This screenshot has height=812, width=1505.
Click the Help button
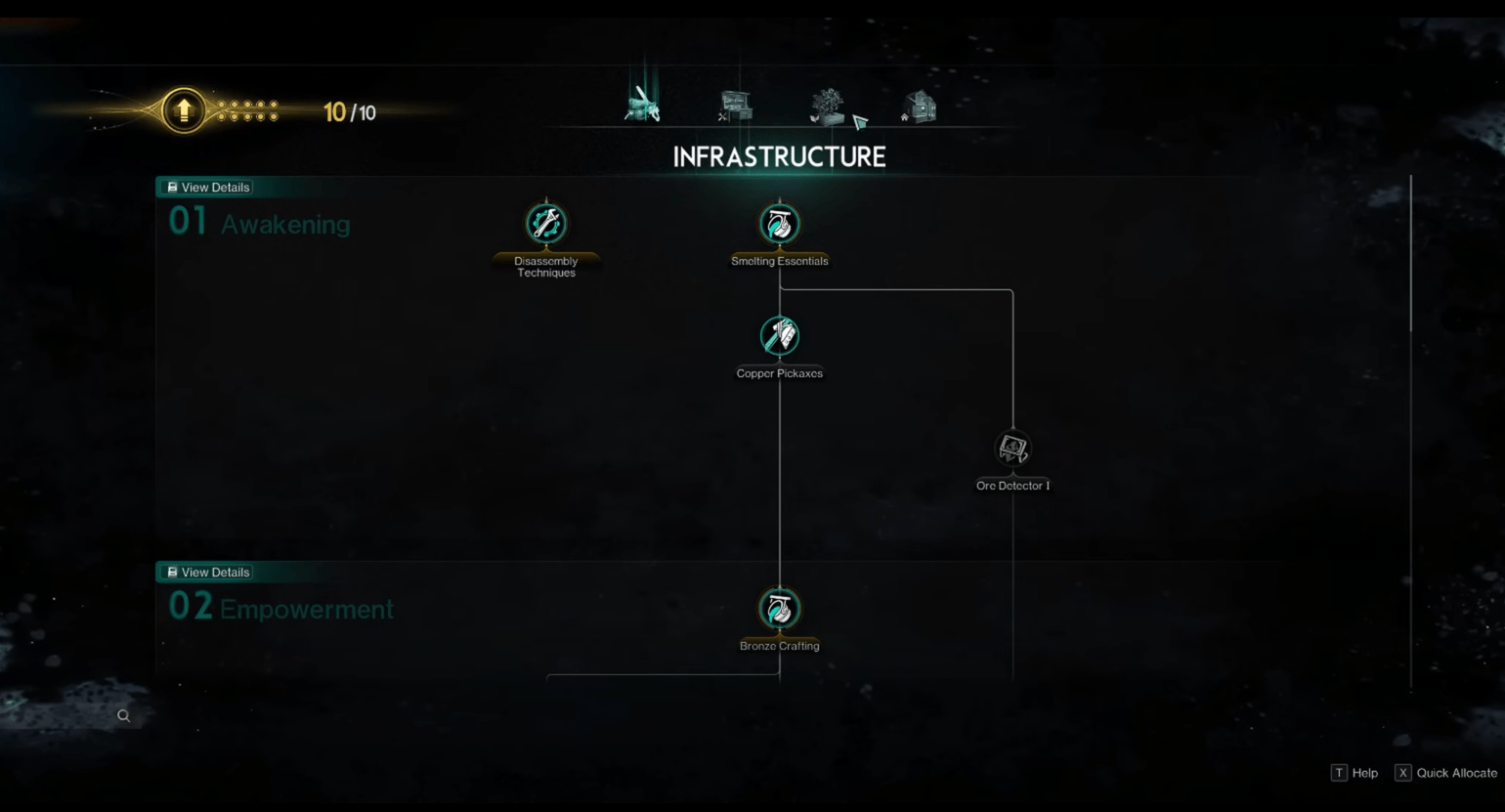pyautogui.click(x=1356, y=772)
